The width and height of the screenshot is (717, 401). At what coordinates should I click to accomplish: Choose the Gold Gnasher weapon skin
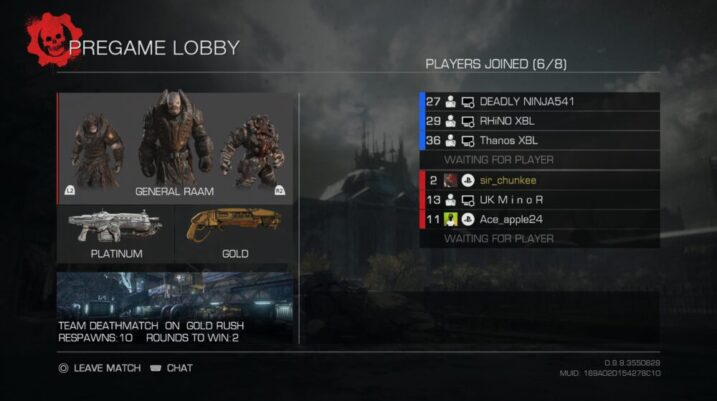pos(234,235)
